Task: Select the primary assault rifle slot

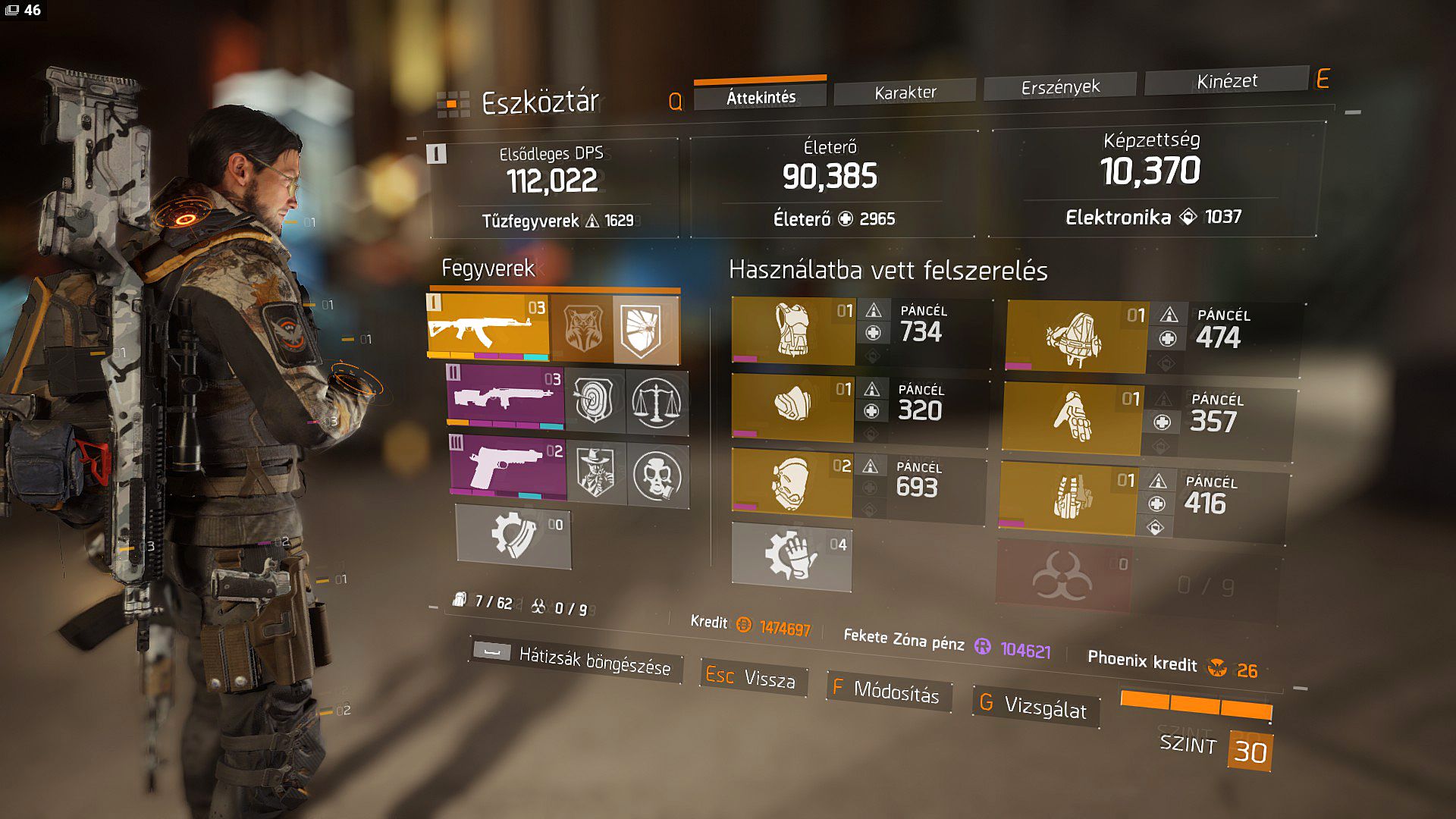Action: coord(488,326)
